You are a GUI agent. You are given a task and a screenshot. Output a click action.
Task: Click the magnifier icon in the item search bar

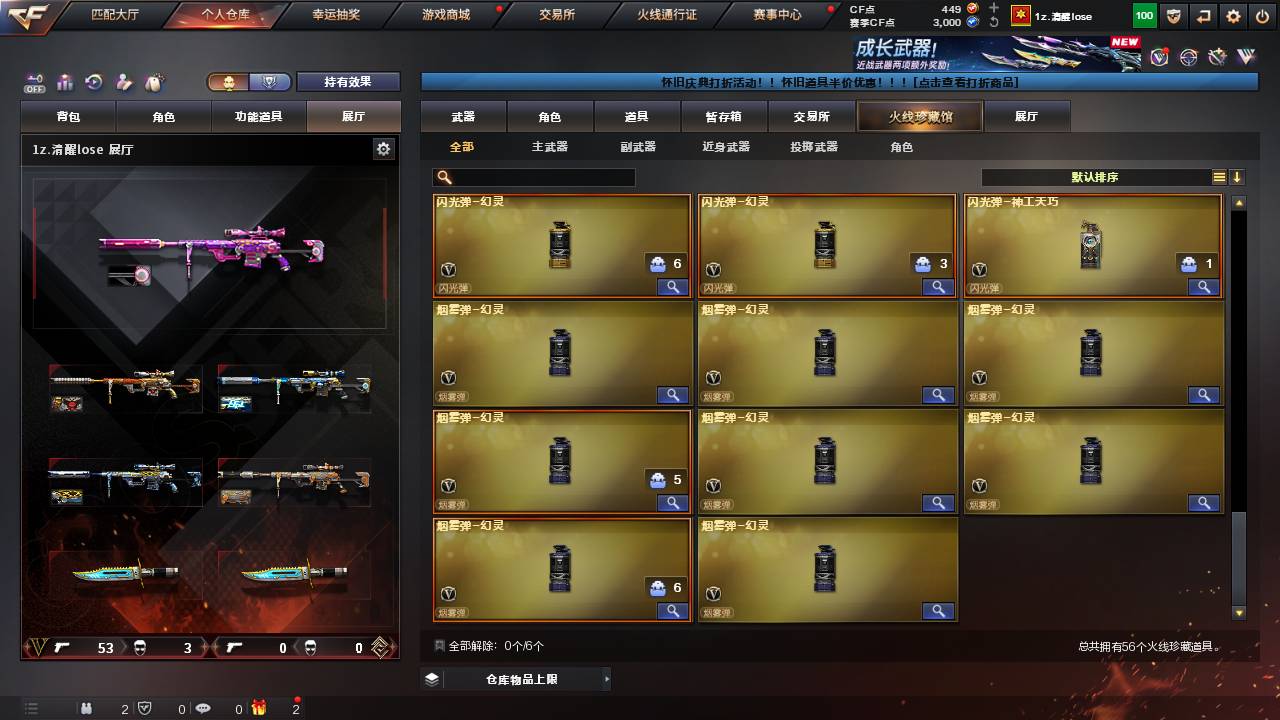tap(441, 177)
